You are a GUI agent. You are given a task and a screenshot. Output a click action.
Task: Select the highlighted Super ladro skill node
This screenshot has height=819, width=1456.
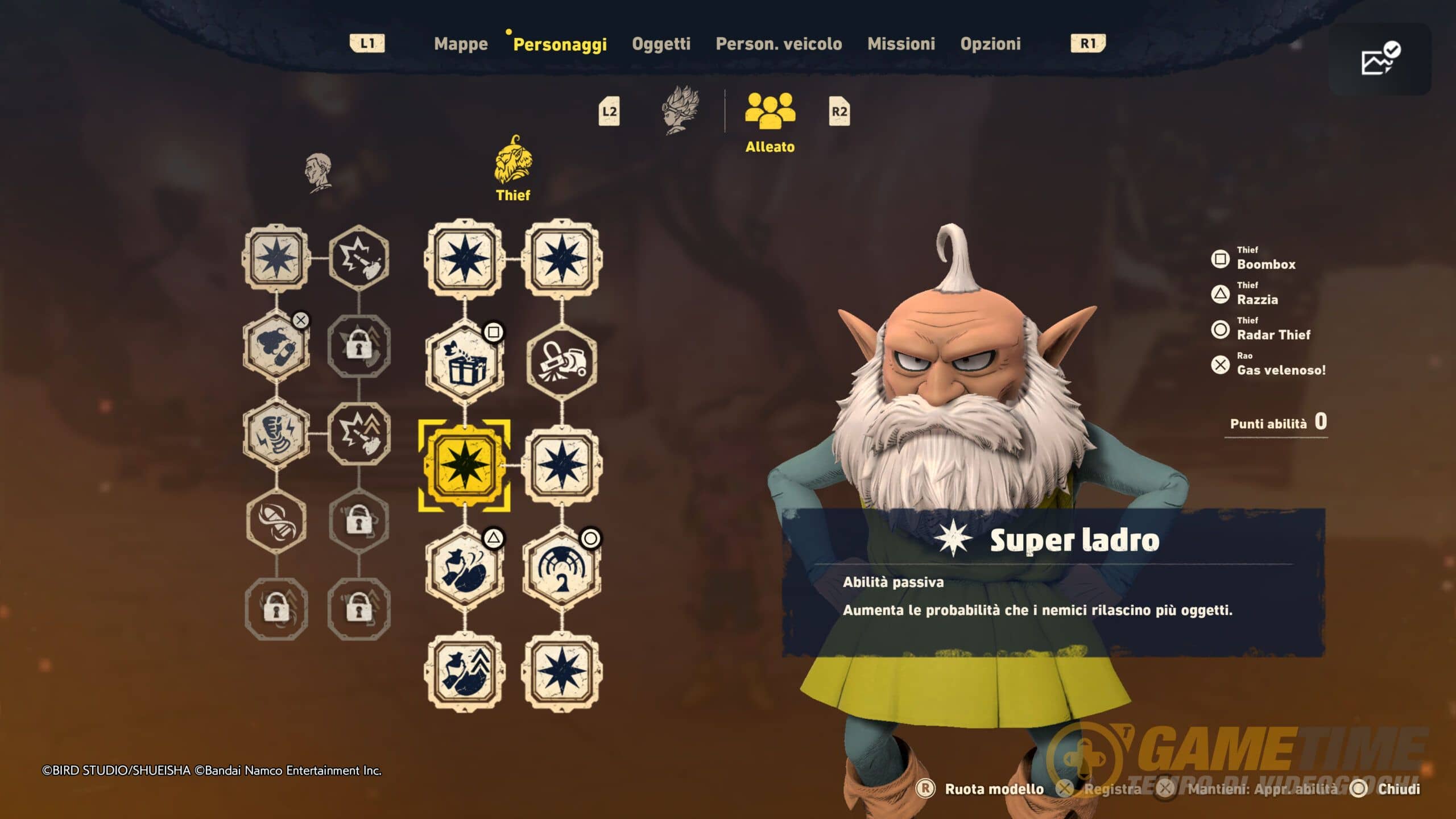coord(465,465)
